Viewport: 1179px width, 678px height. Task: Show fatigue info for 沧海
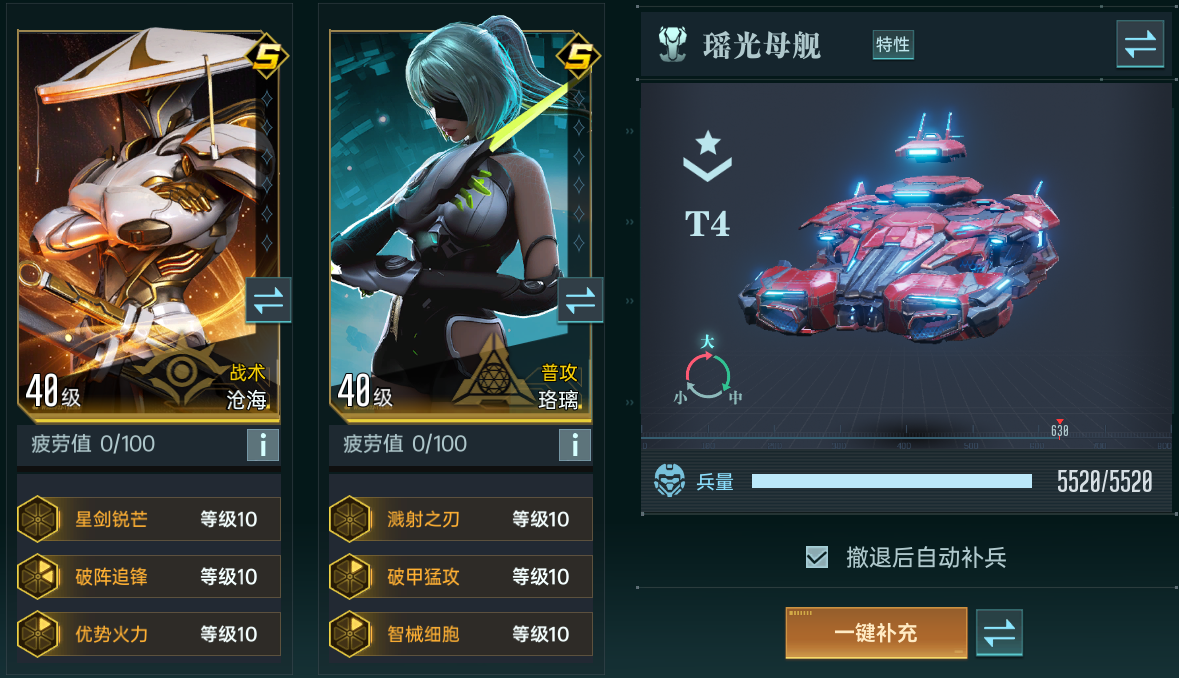[263, 445]
